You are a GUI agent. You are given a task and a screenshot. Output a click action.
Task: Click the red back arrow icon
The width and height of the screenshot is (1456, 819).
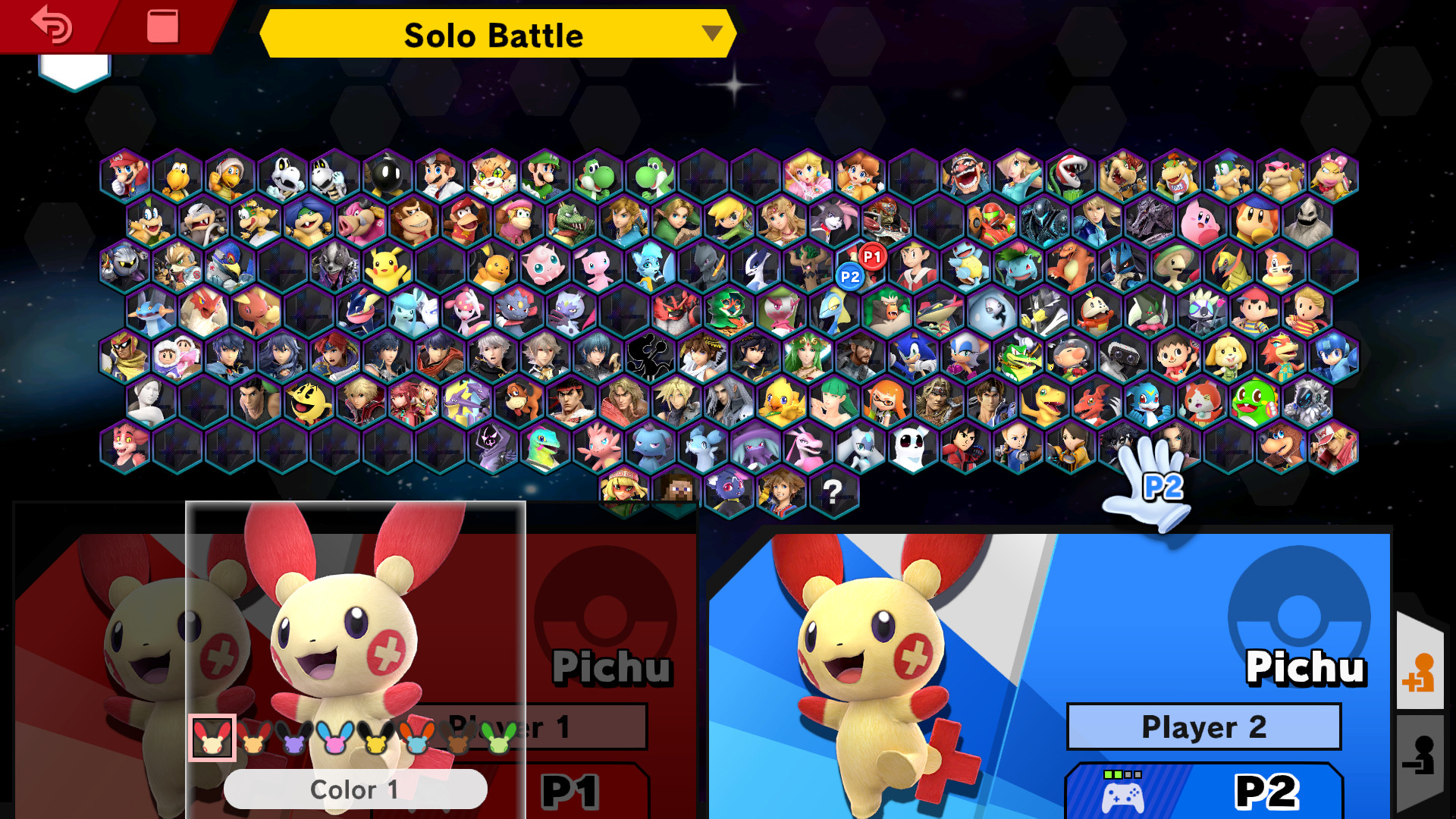click(x=50, y=24)
